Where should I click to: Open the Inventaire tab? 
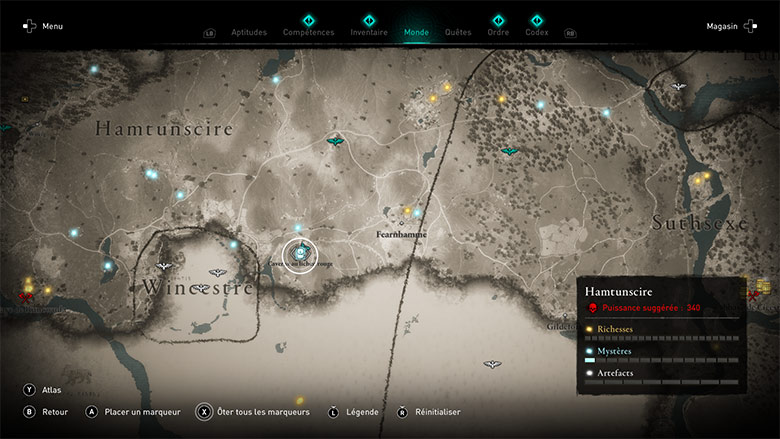pos(369,32)
